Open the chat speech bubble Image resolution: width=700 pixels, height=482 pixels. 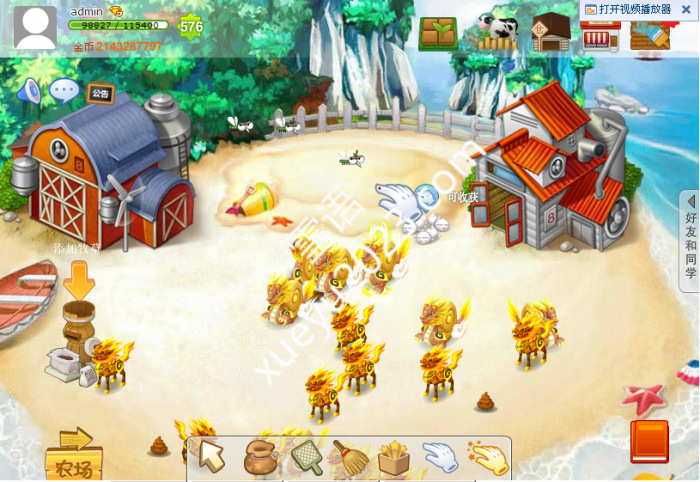click(x=64, y=91)
